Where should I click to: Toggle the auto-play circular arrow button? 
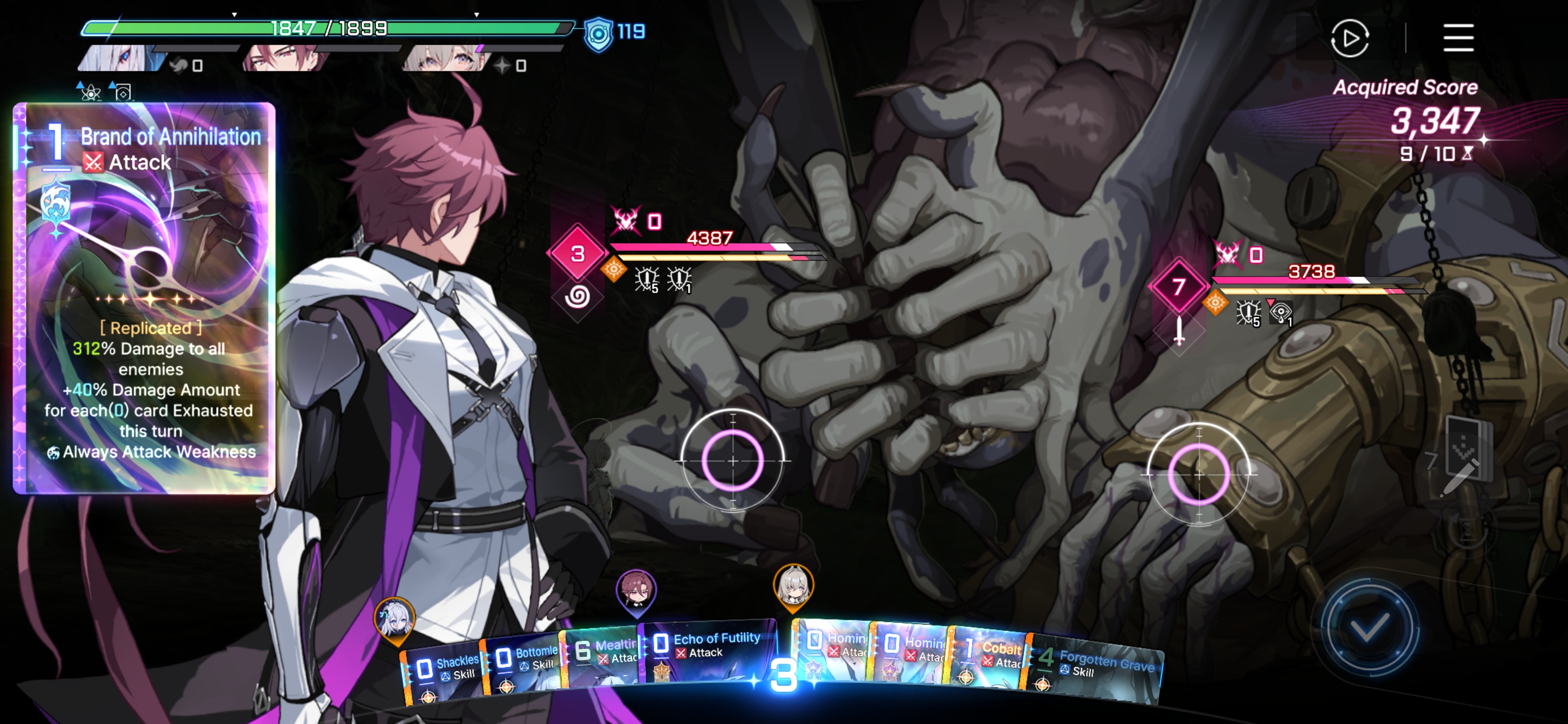[x=1349, y=38]
